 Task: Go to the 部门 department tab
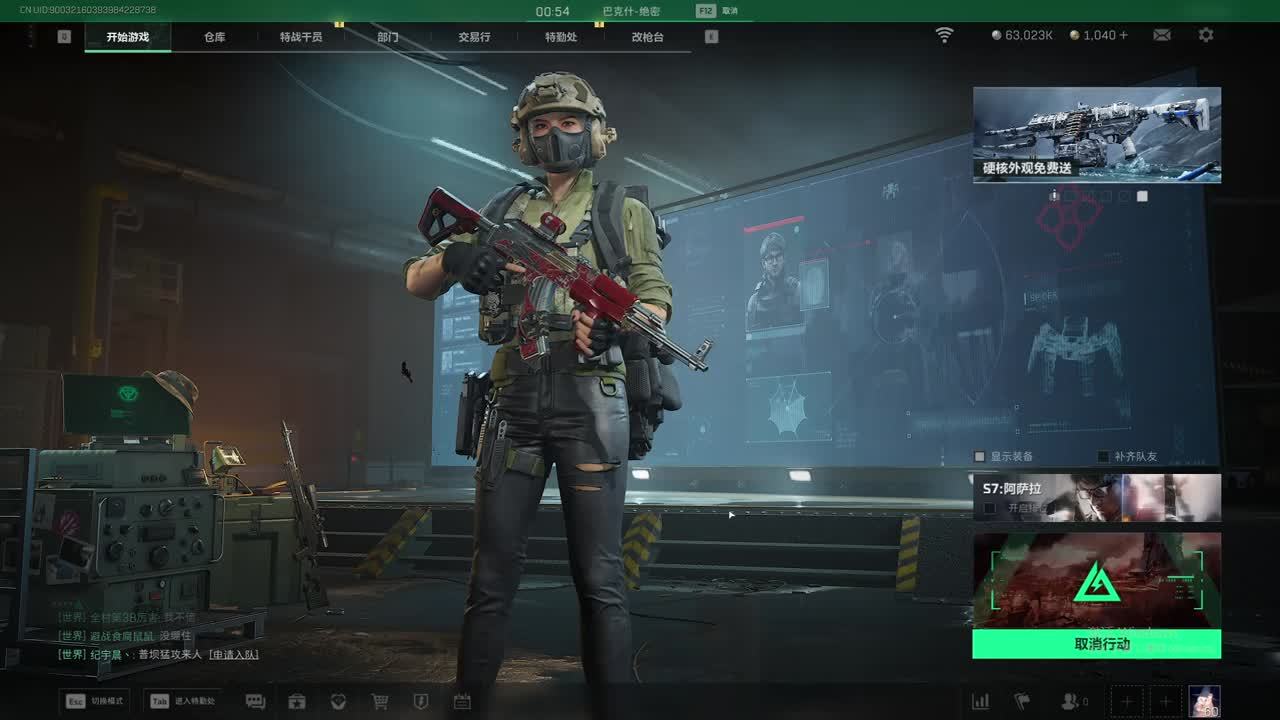388,37
